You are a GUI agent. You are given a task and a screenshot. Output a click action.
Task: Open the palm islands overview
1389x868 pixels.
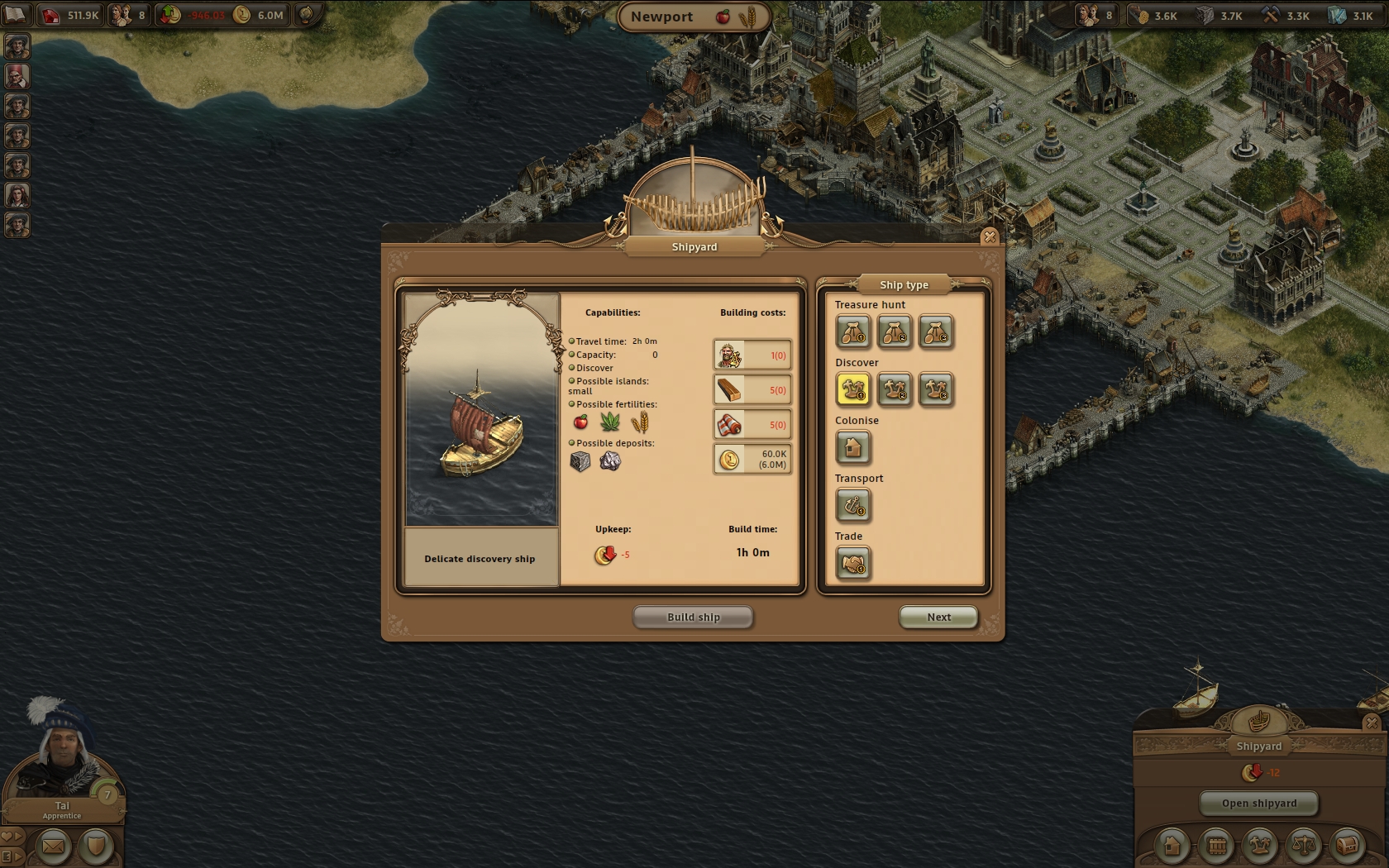click(x=1260, y=846)
